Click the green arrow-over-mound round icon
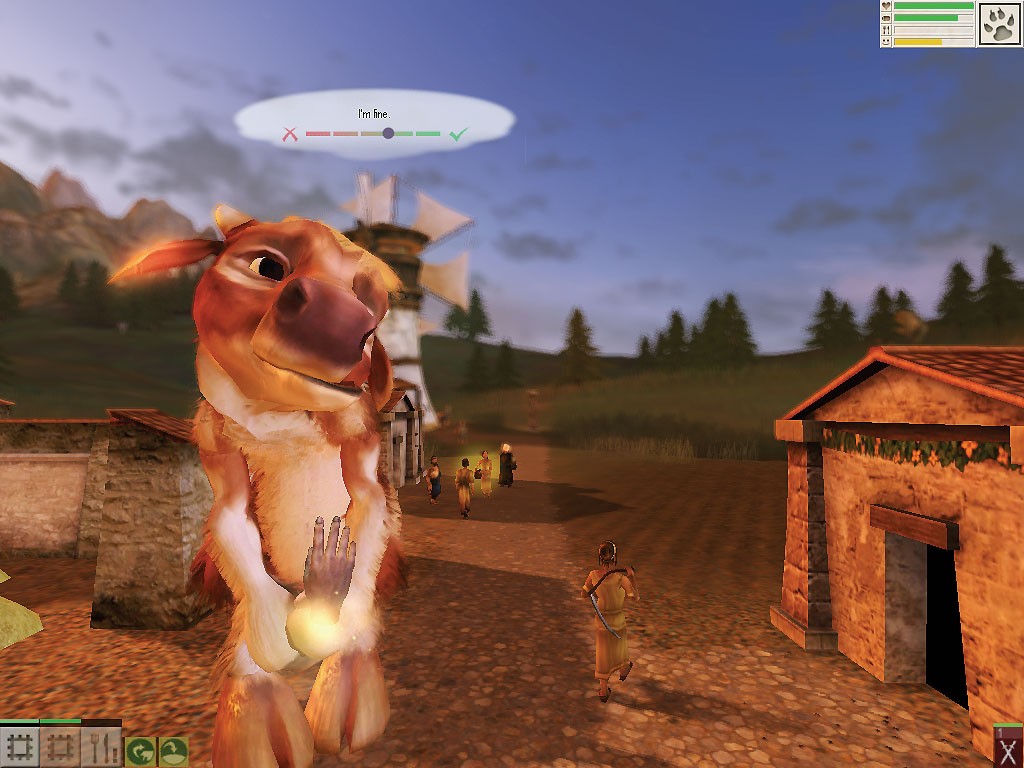 click(173, 750)
